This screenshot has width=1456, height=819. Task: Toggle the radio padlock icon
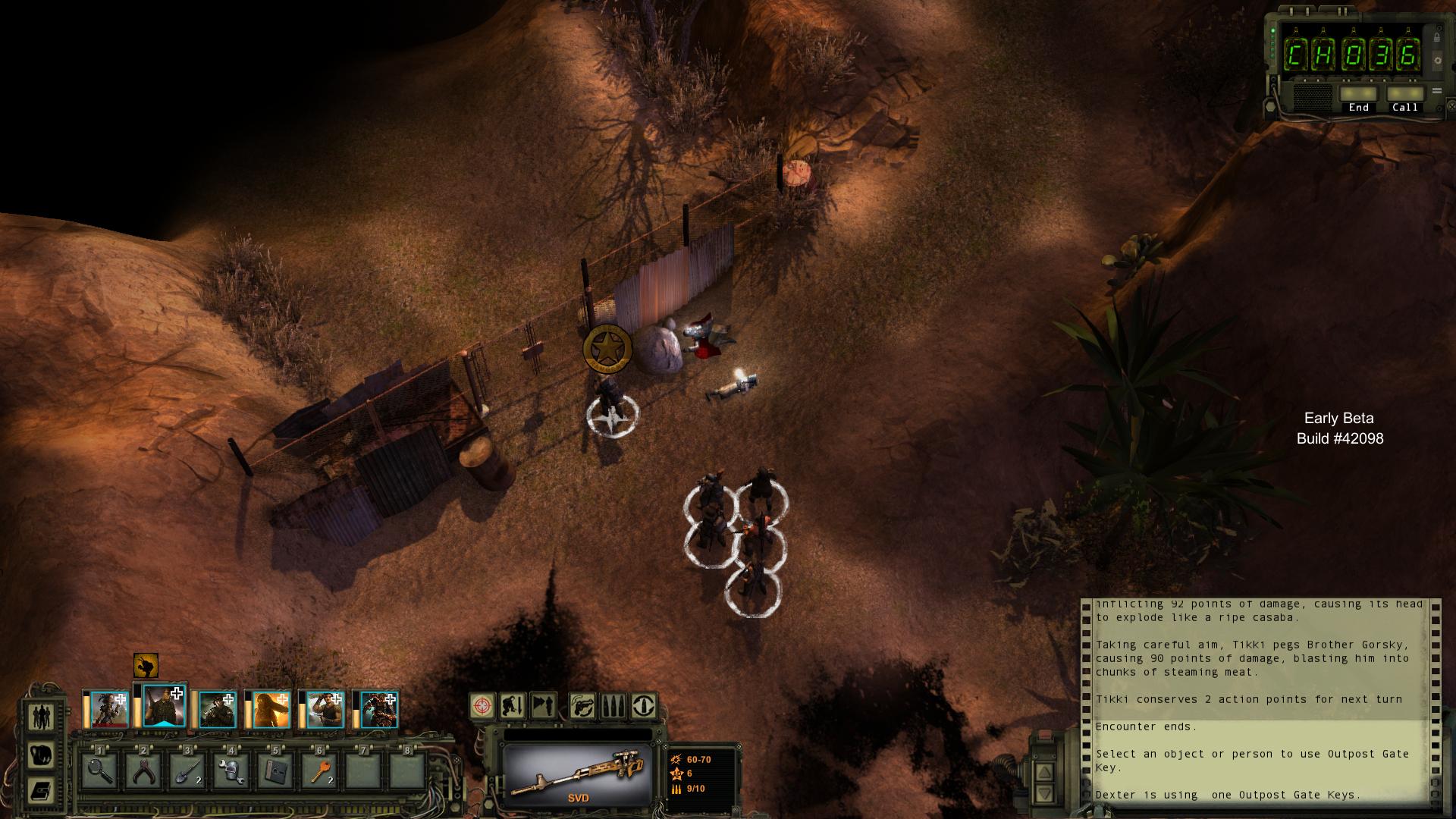pyautogui.click(x=1437, y=36)
